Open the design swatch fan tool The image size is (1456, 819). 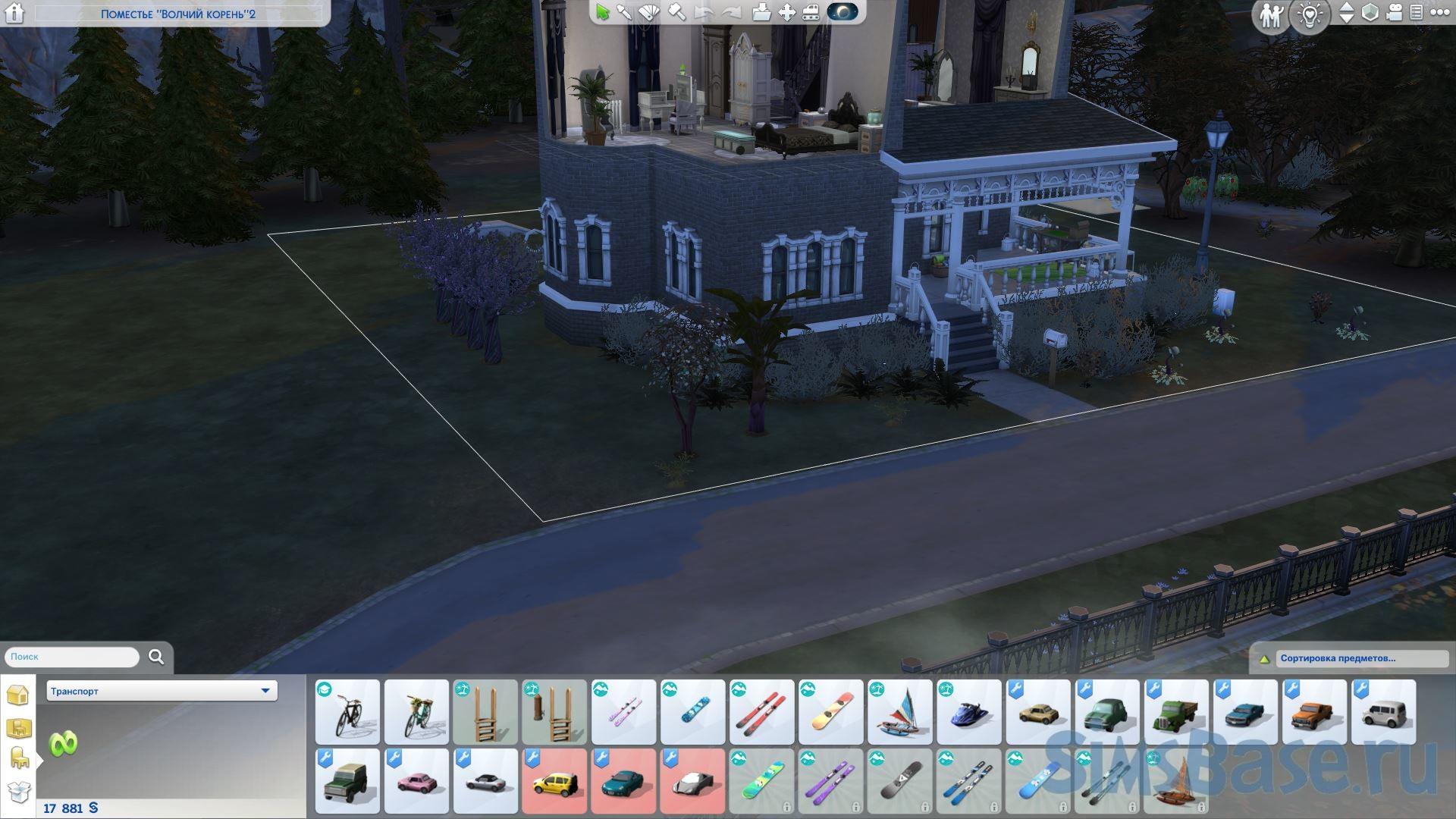(x=650, y=12)
